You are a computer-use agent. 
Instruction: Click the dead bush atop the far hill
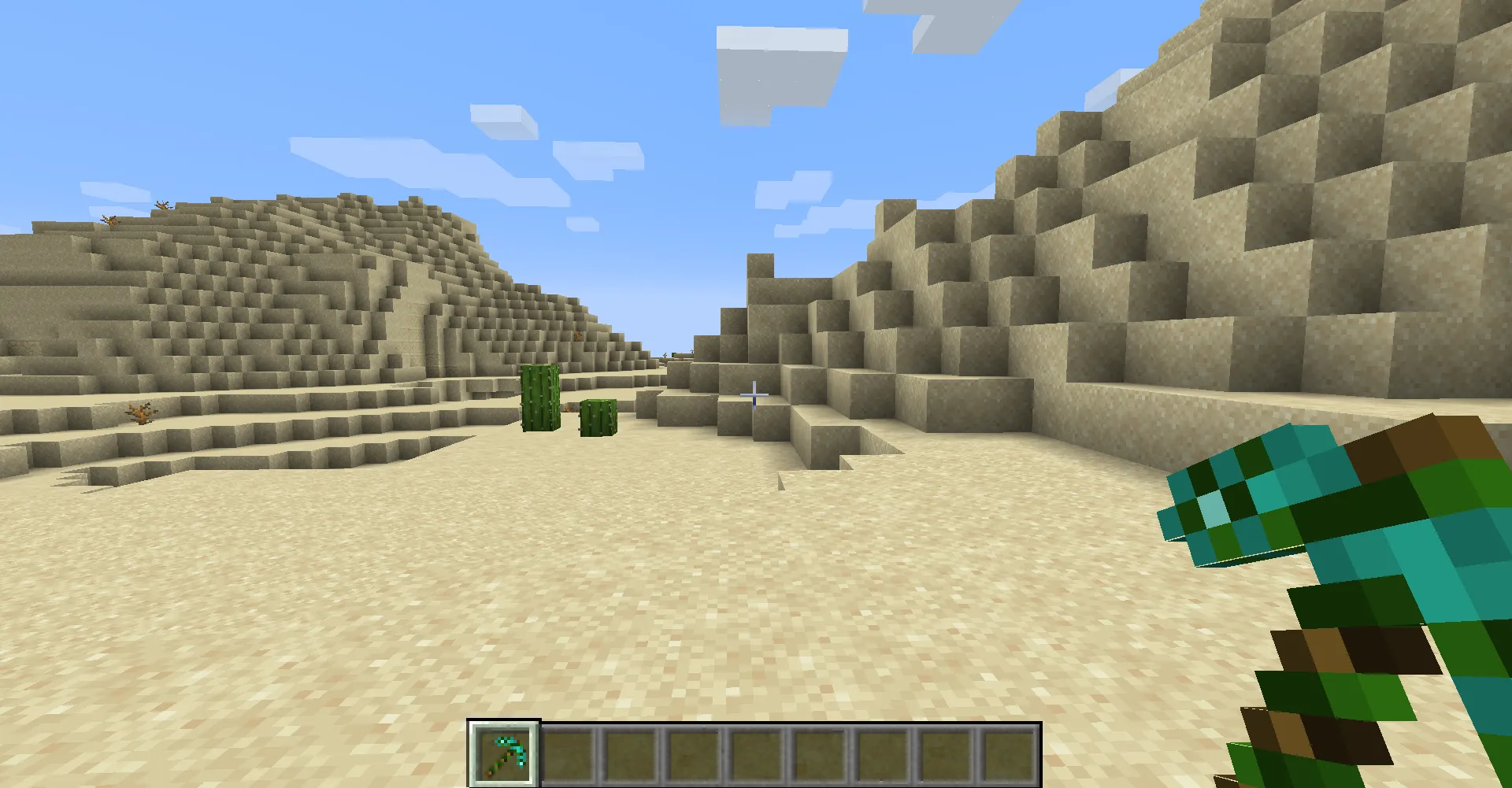click(x=161, y=206)
